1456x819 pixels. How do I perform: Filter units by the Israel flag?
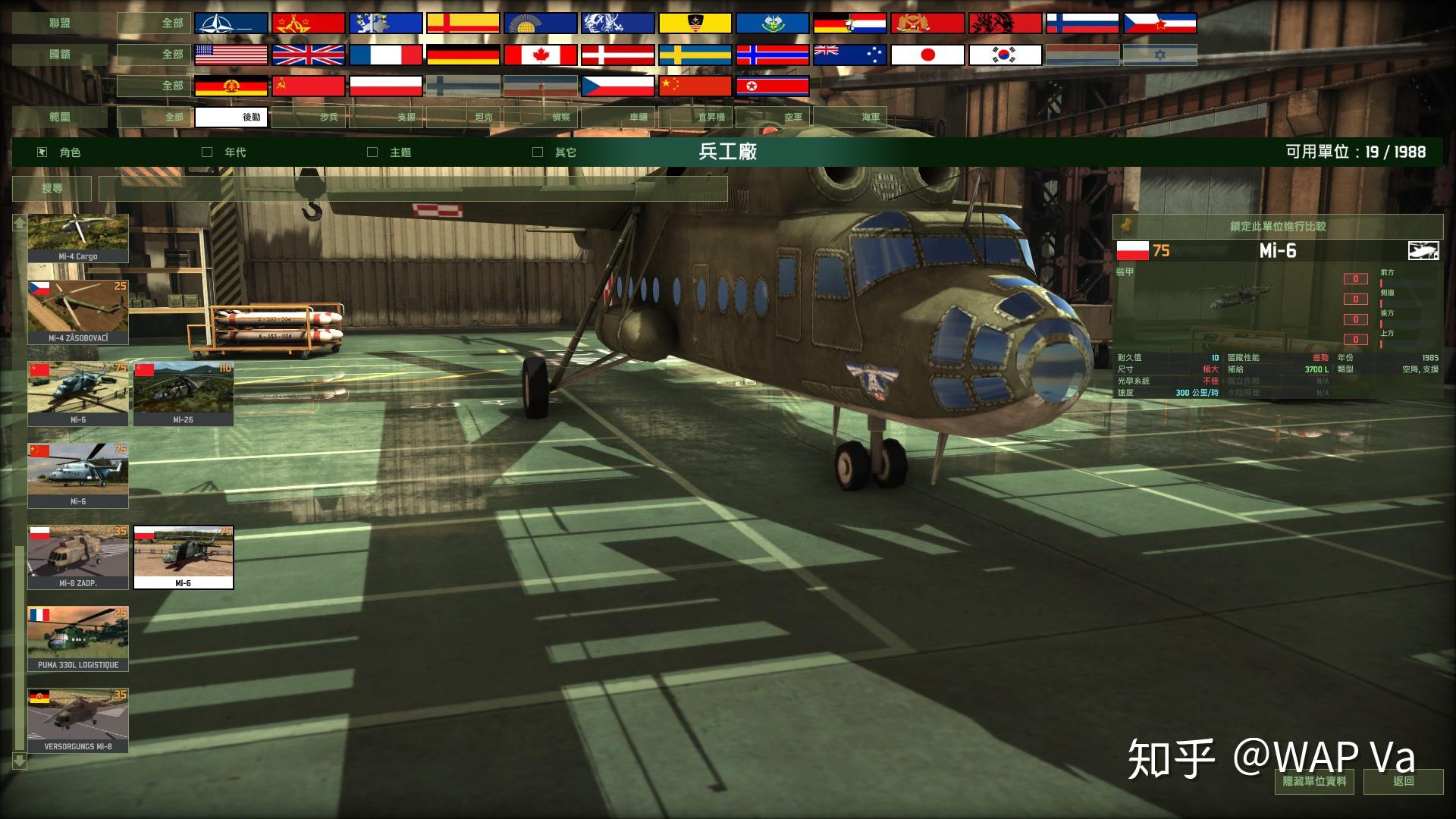[x=1159, y=54]
